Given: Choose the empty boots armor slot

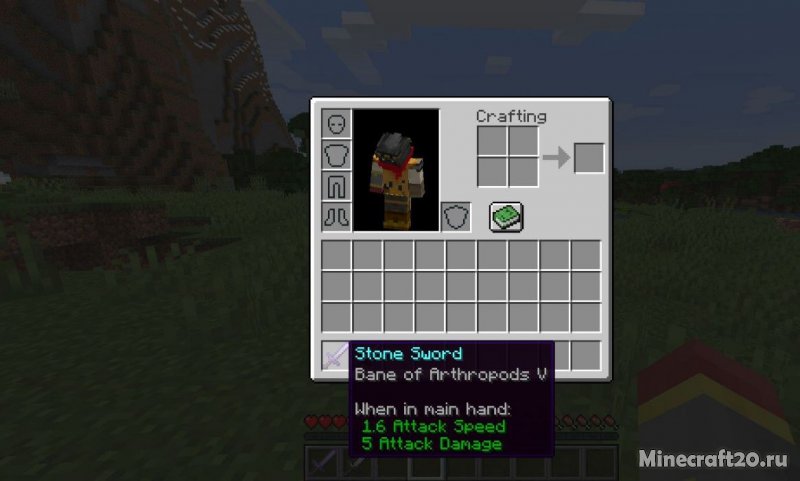Looking at the screenshot, I should 336,217.
